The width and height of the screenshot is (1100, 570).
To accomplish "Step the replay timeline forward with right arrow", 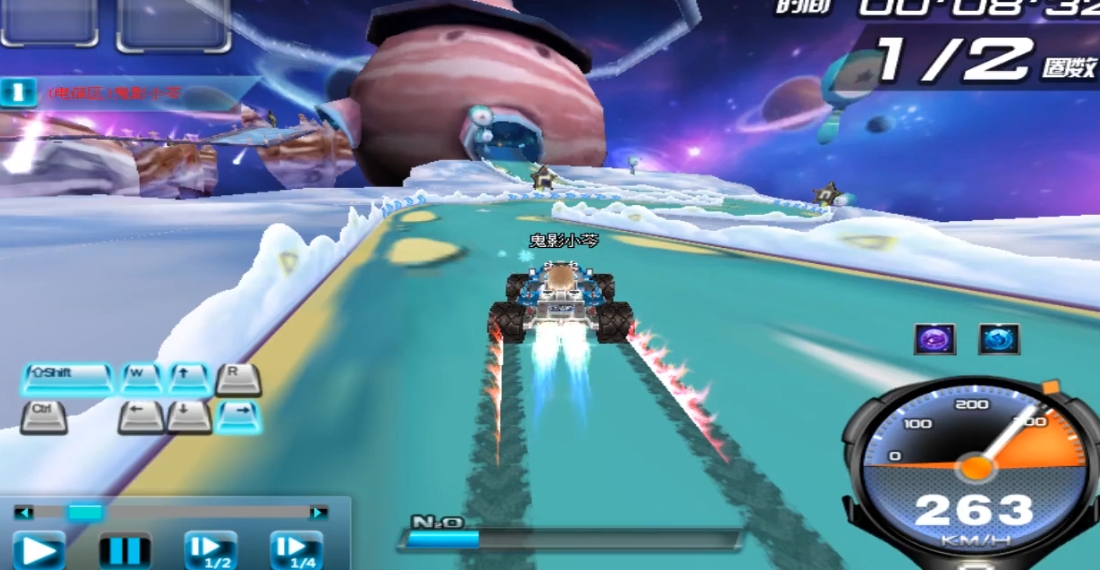I will 318,512.
